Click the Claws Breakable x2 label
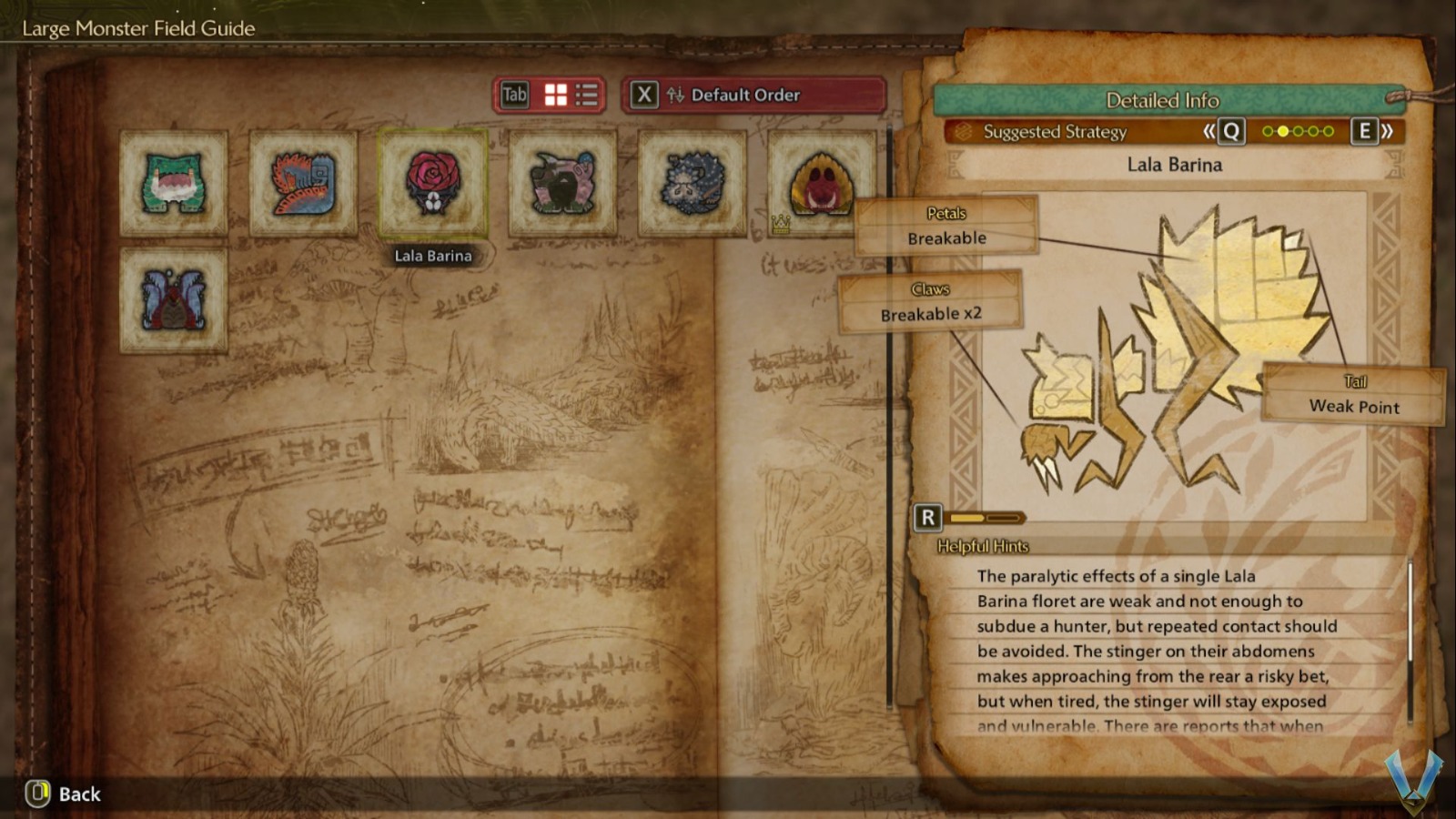1456x819 pixels. (930, 302)
